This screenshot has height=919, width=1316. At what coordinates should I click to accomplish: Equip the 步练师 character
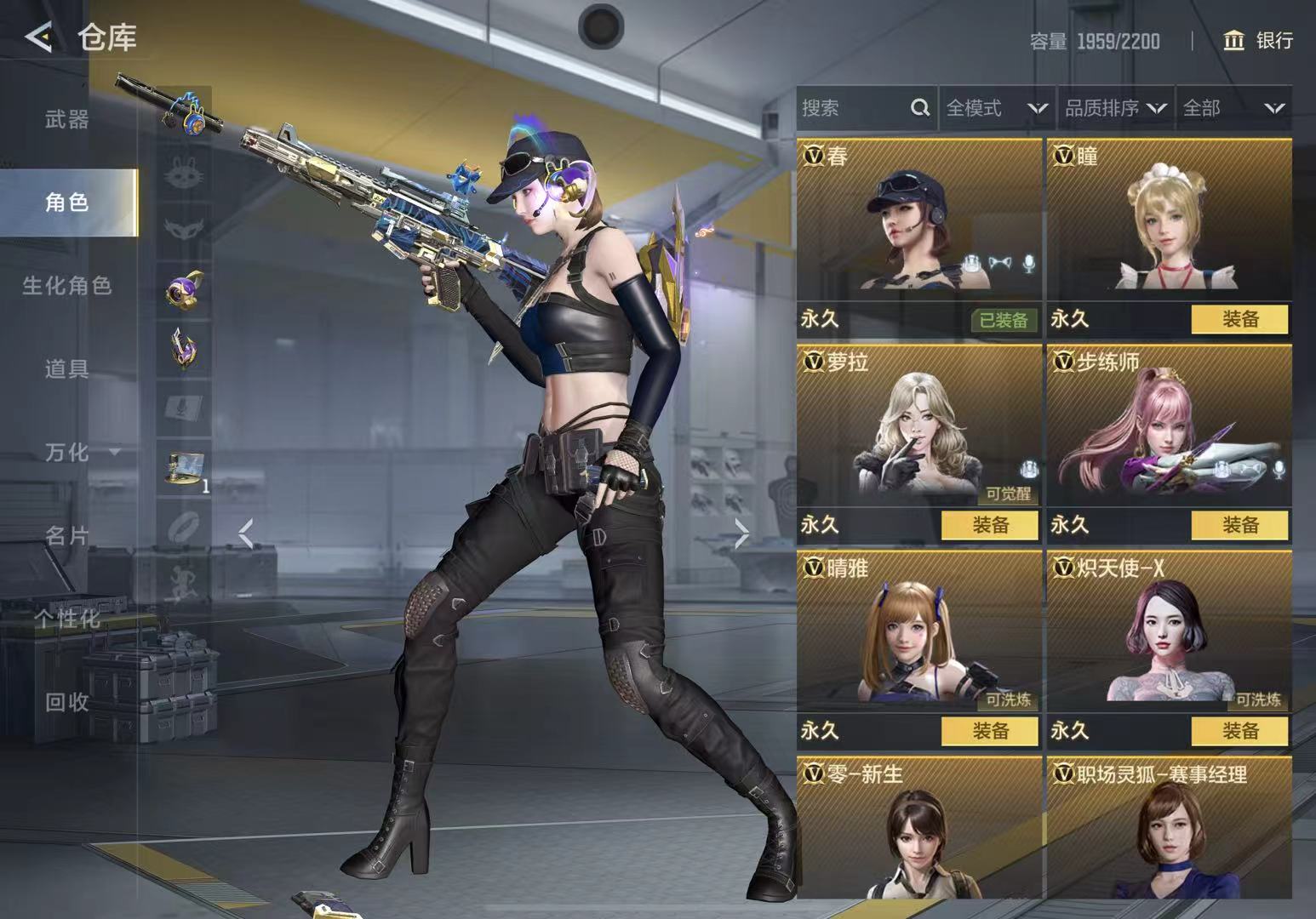tap(1239, 526)
